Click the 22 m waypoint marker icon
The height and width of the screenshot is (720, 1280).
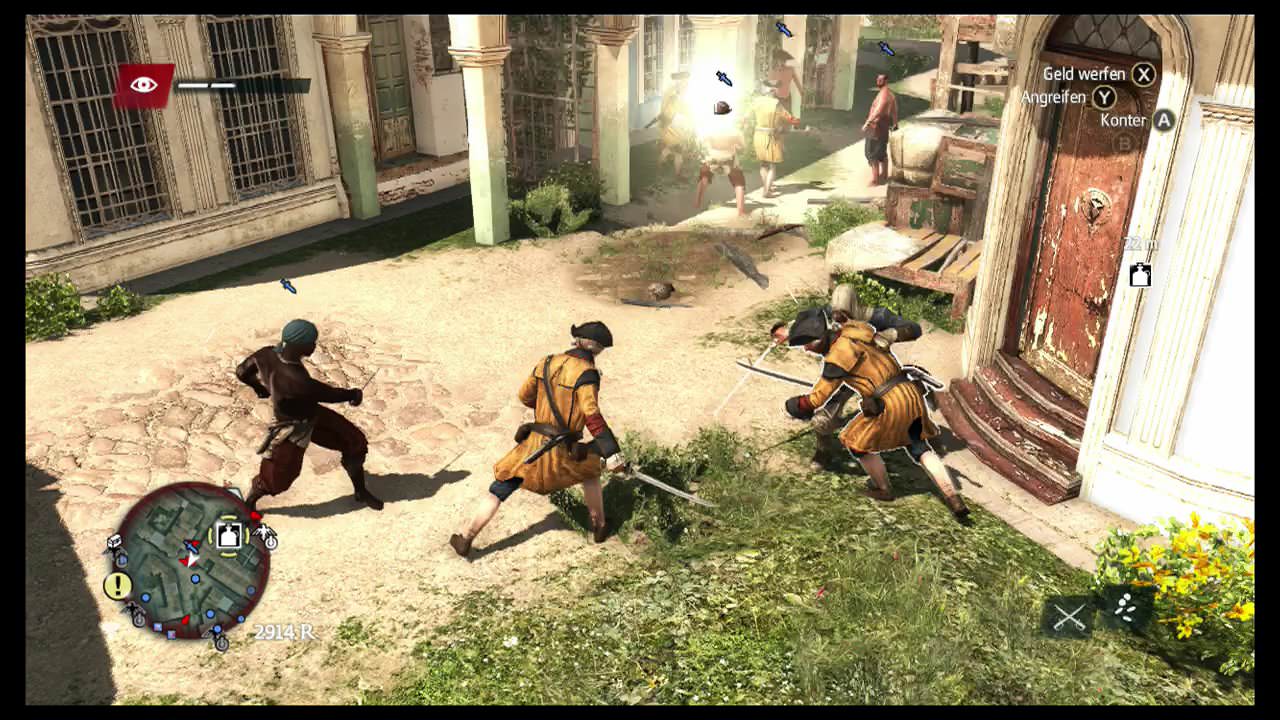click(1140, 275)
